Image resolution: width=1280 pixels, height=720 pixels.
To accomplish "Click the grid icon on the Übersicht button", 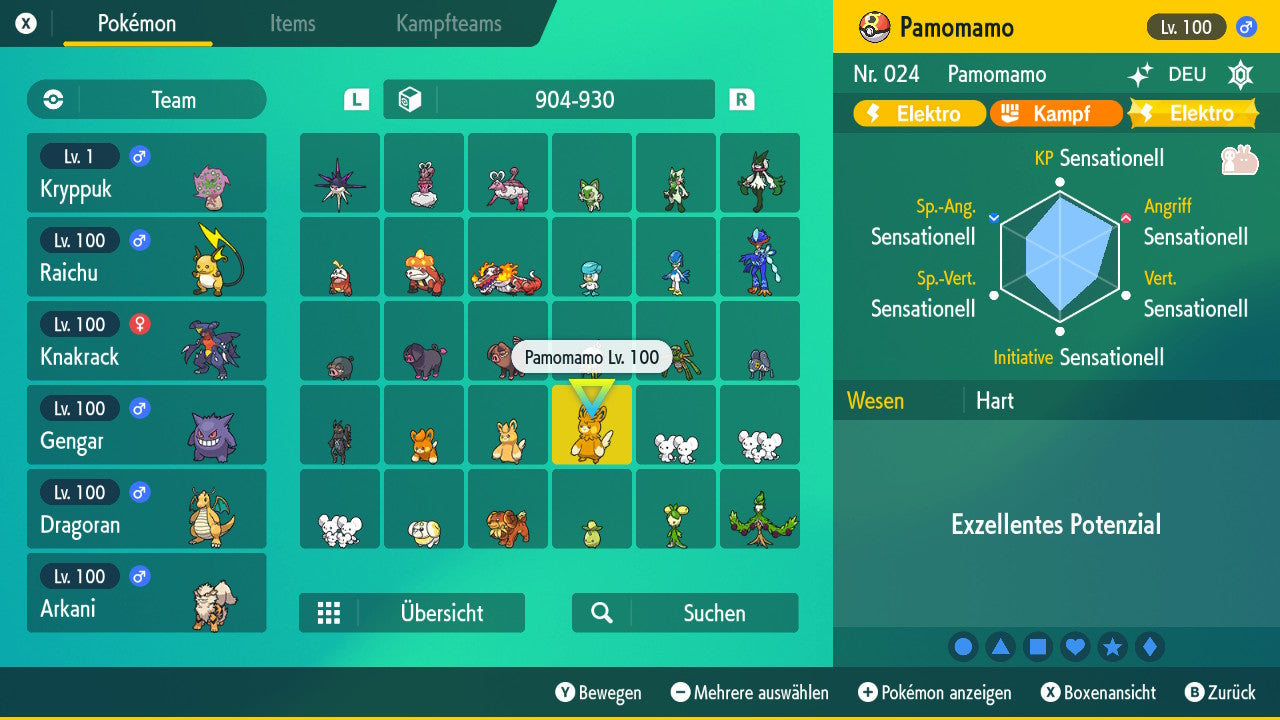I will tap(329, 612).
